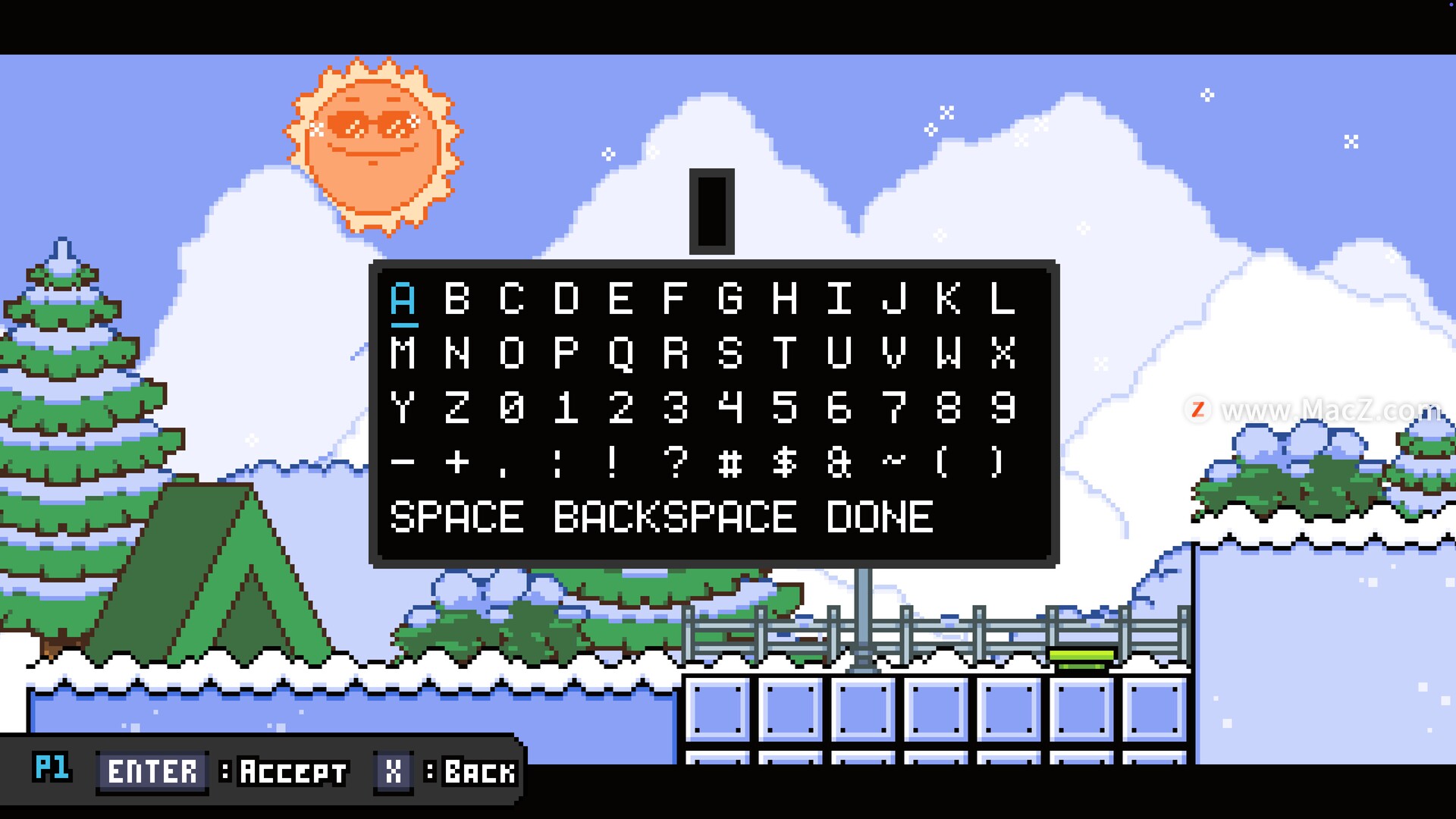Pick the letter L key
This screenshot has width=1456, height=819.
[1003, 299]
